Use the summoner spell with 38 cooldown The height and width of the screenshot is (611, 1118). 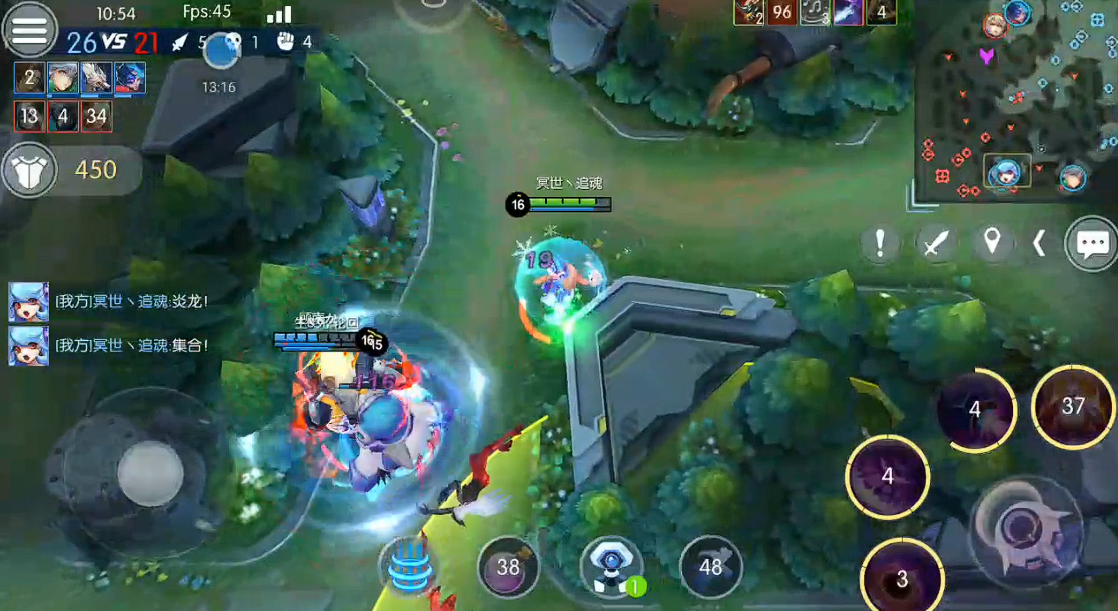coord(508,567)
